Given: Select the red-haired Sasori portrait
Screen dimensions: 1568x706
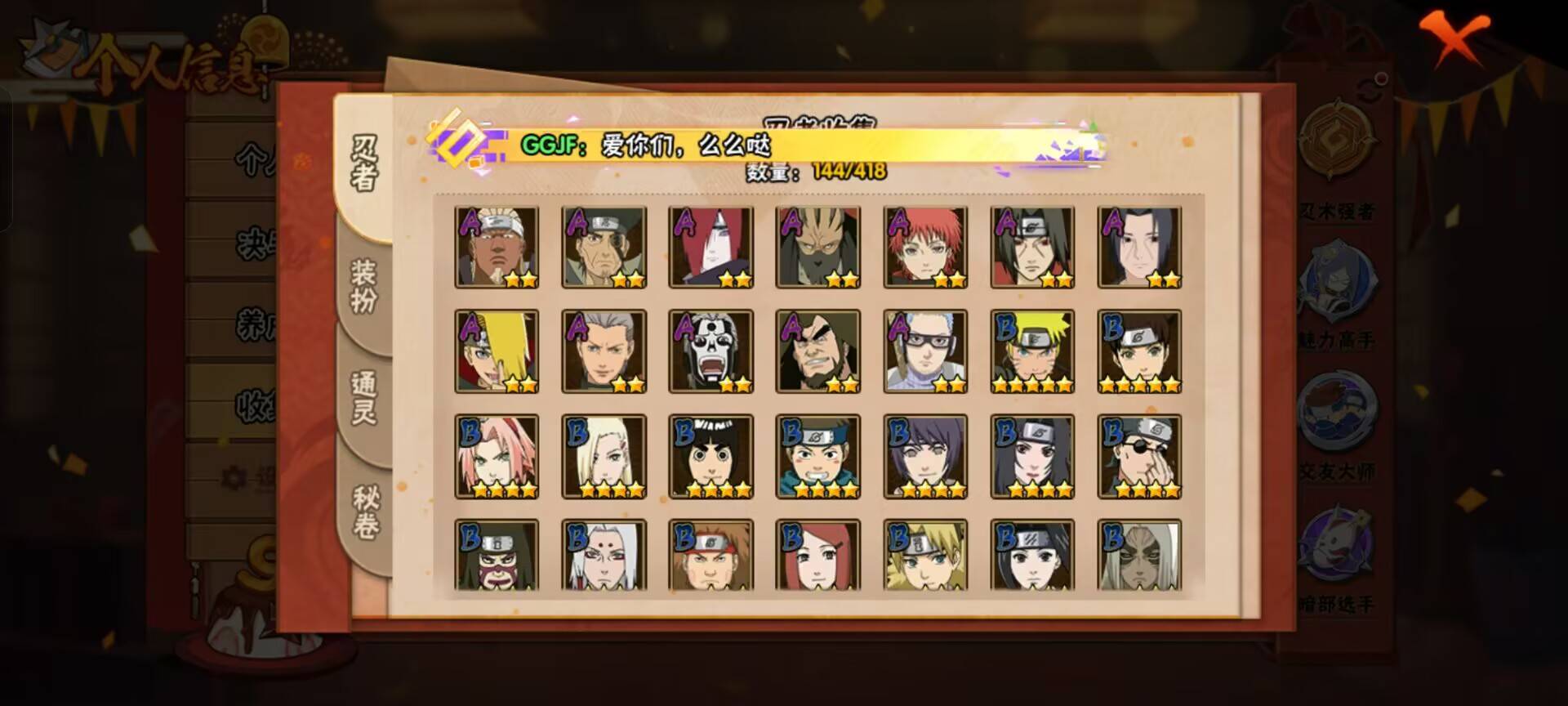Looking at the screenshot, I should [x=925, y=247].
